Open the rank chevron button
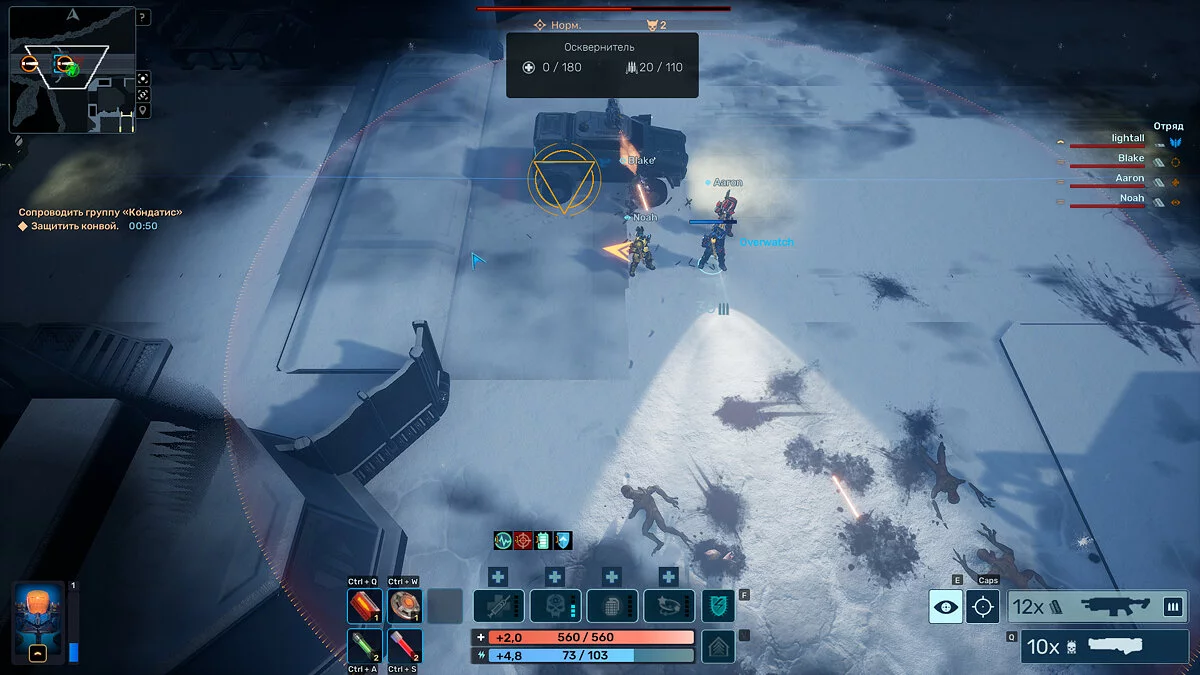Screen dimensions: 1200x675 pyautogui.click(x=717, y=645)
